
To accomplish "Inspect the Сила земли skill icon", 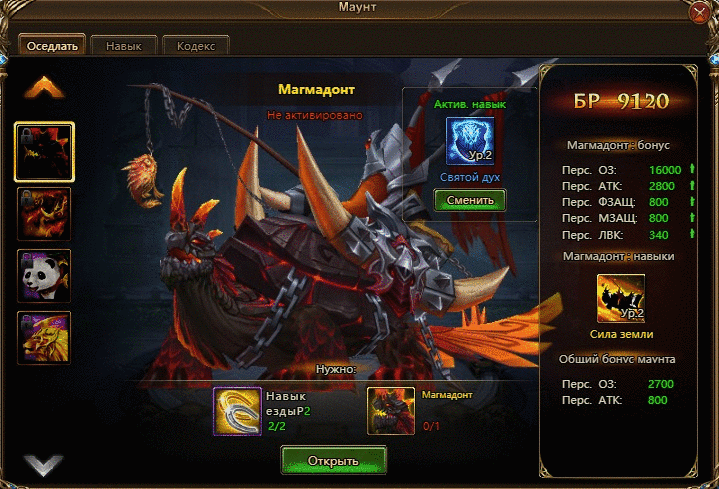I will tap(620, 297).
